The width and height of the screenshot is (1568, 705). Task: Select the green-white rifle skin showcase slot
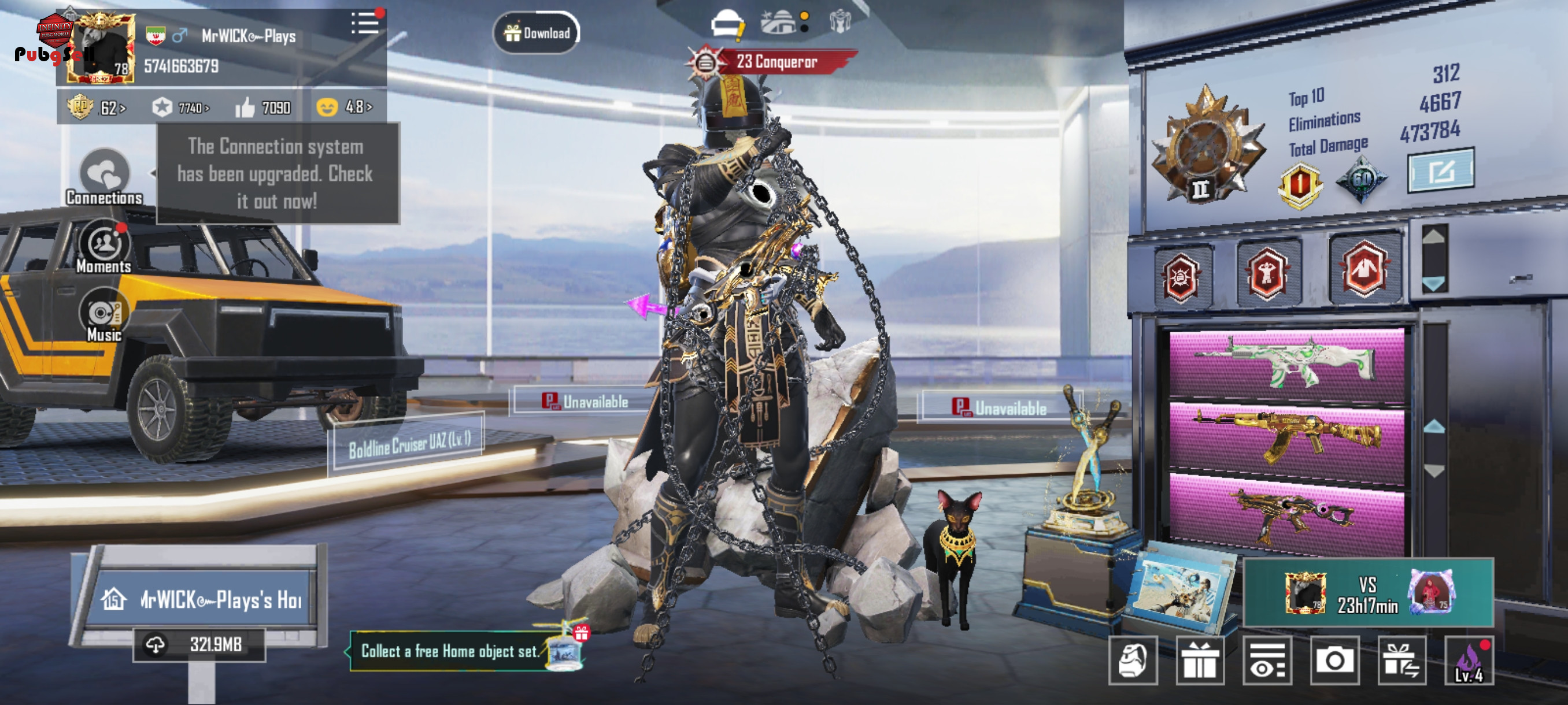pyautogui.click(x=1286, y=366)
